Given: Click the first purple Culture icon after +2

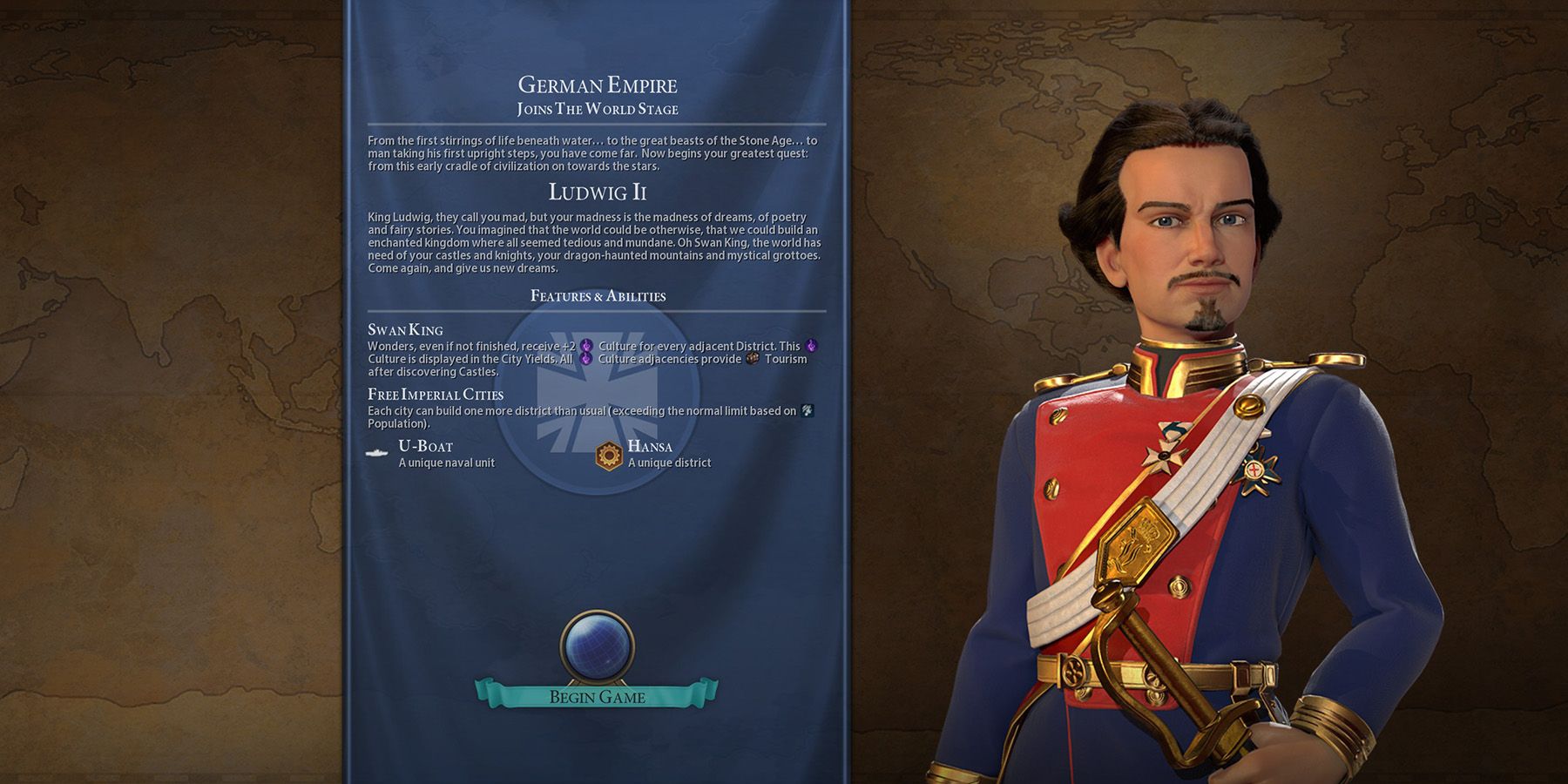Looking at the screenshot, I should pyautogui.click(x=586, y=346).
